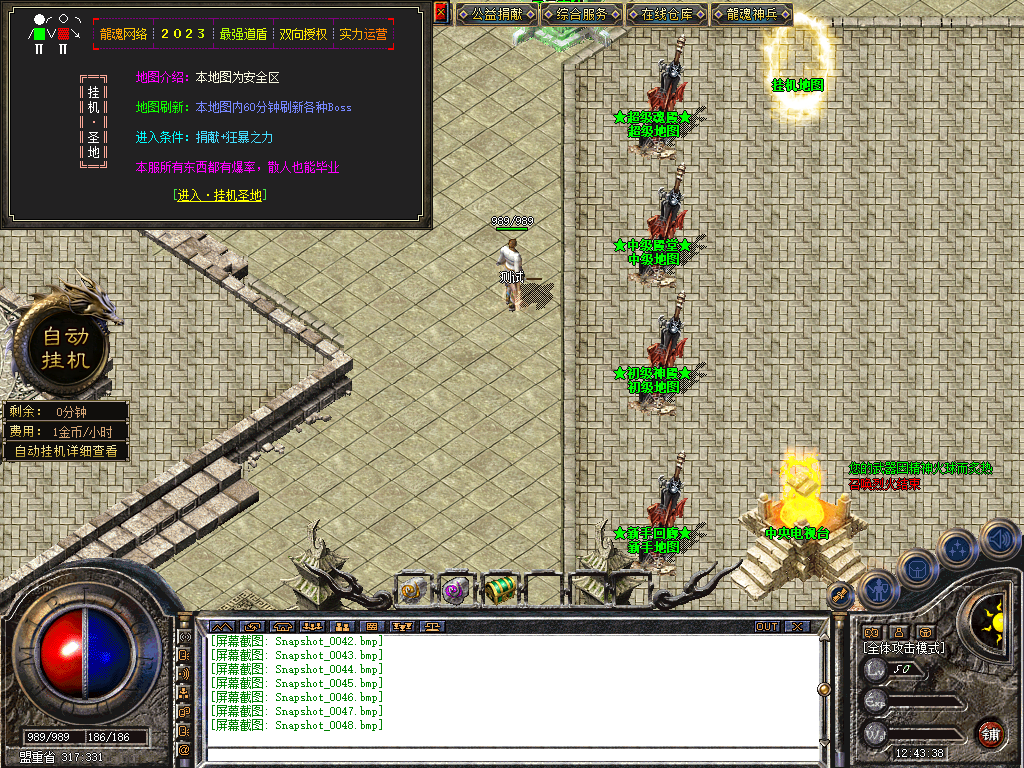Screen dimensions: 1024x768
Task: Open the 综合服务 services menu
Action: click(582, 15)
